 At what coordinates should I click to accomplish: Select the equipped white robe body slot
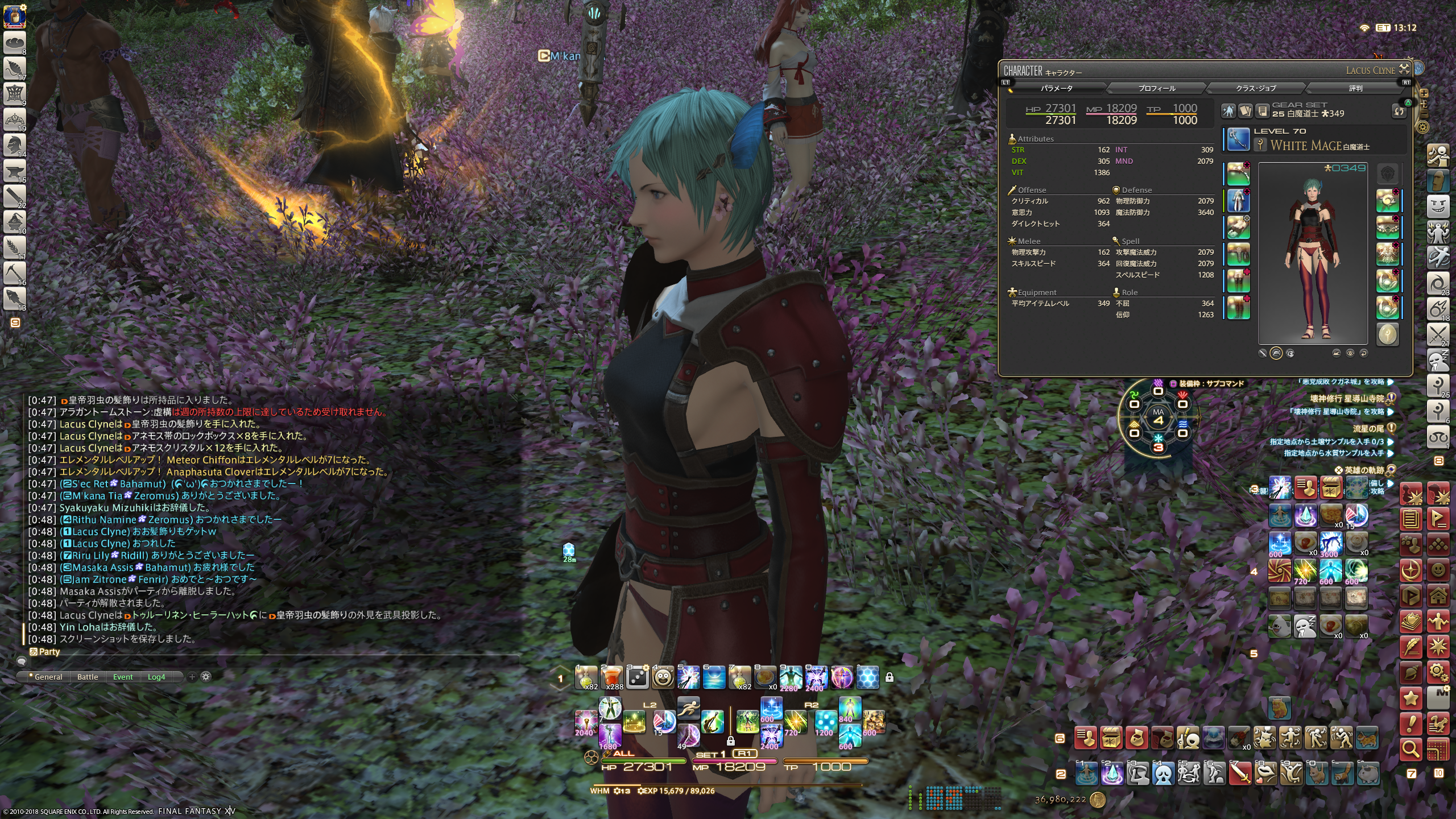(1238, 200)
